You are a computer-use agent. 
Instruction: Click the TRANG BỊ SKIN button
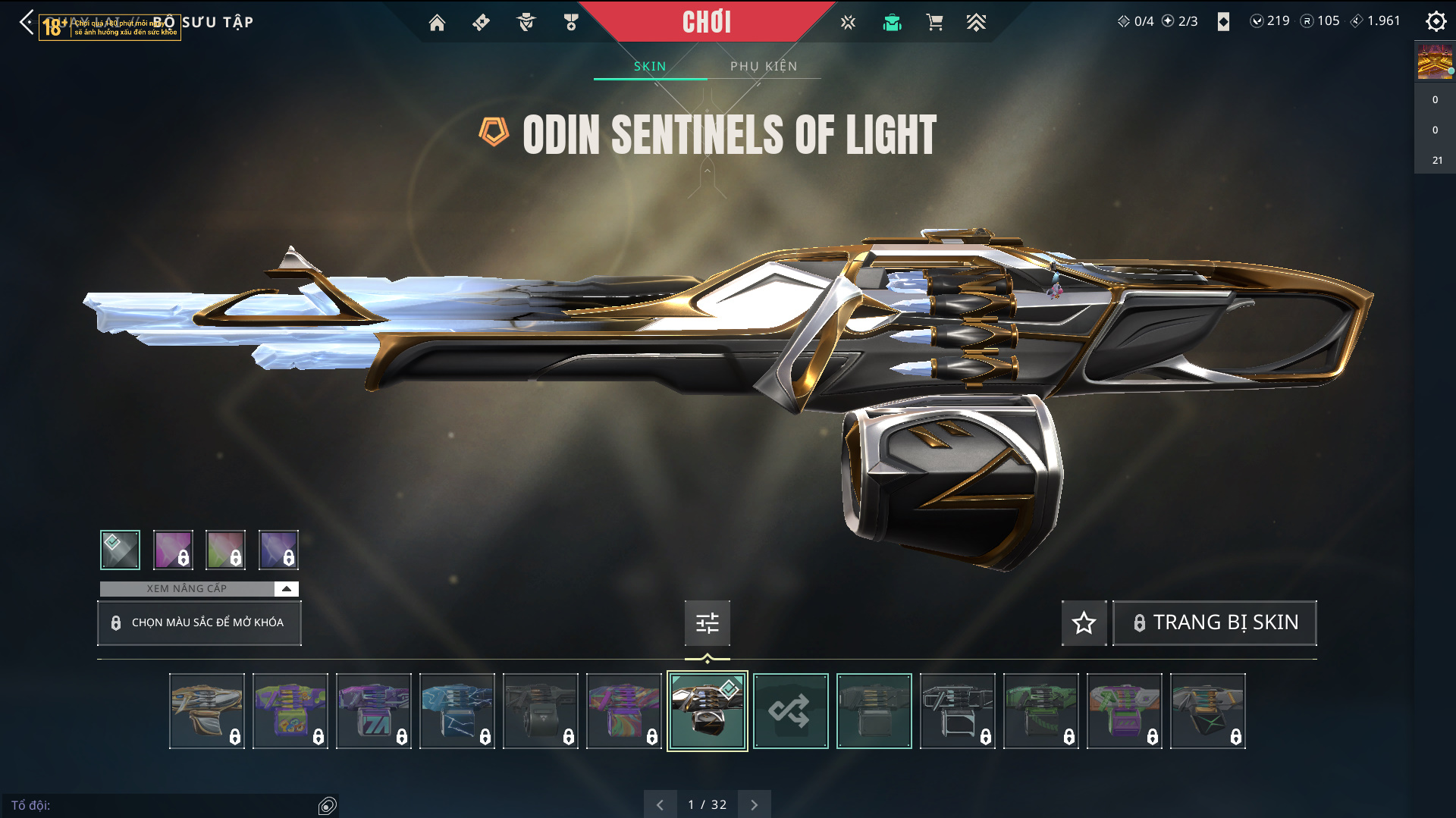[x=1215, y=622]
